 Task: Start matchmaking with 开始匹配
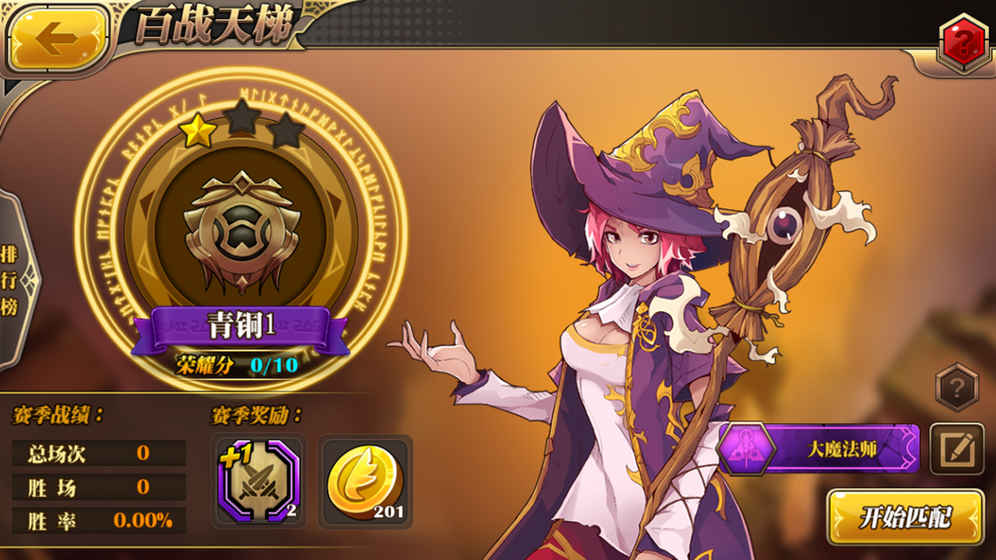[905, 516]
